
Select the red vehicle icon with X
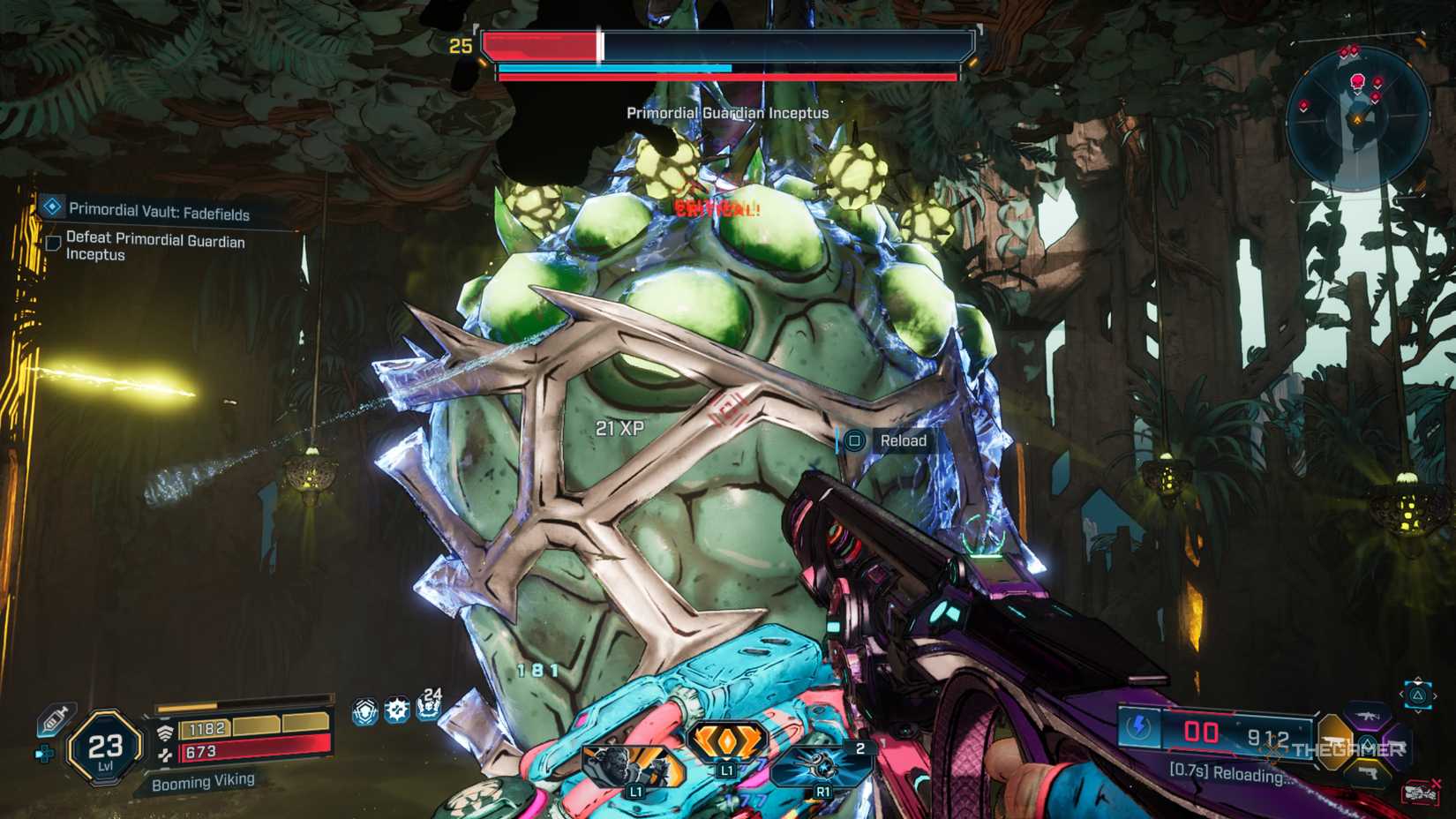click(1419, 792)
